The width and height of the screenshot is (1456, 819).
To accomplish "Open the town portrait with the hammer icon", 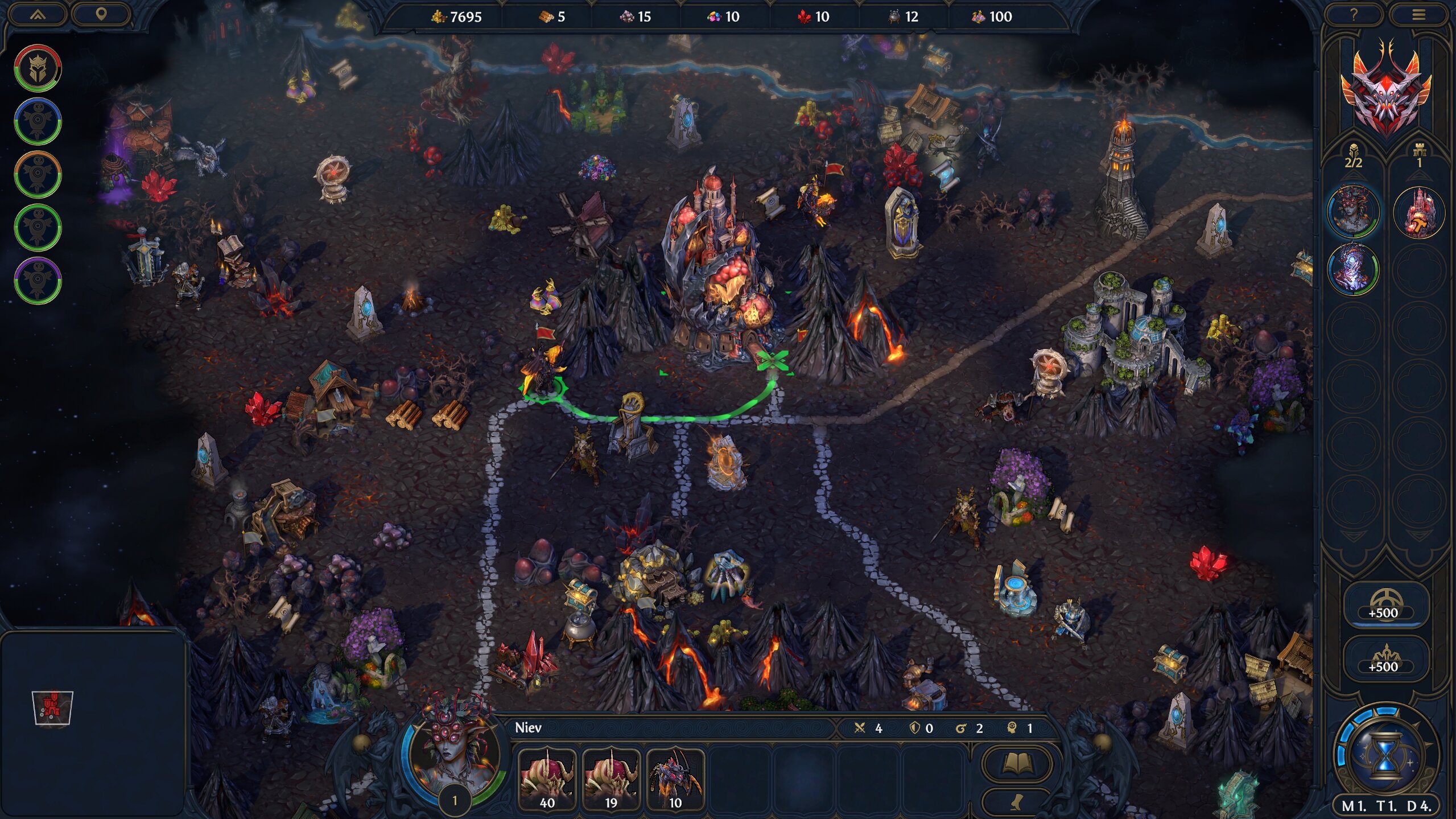I will tap(1418, 212).
